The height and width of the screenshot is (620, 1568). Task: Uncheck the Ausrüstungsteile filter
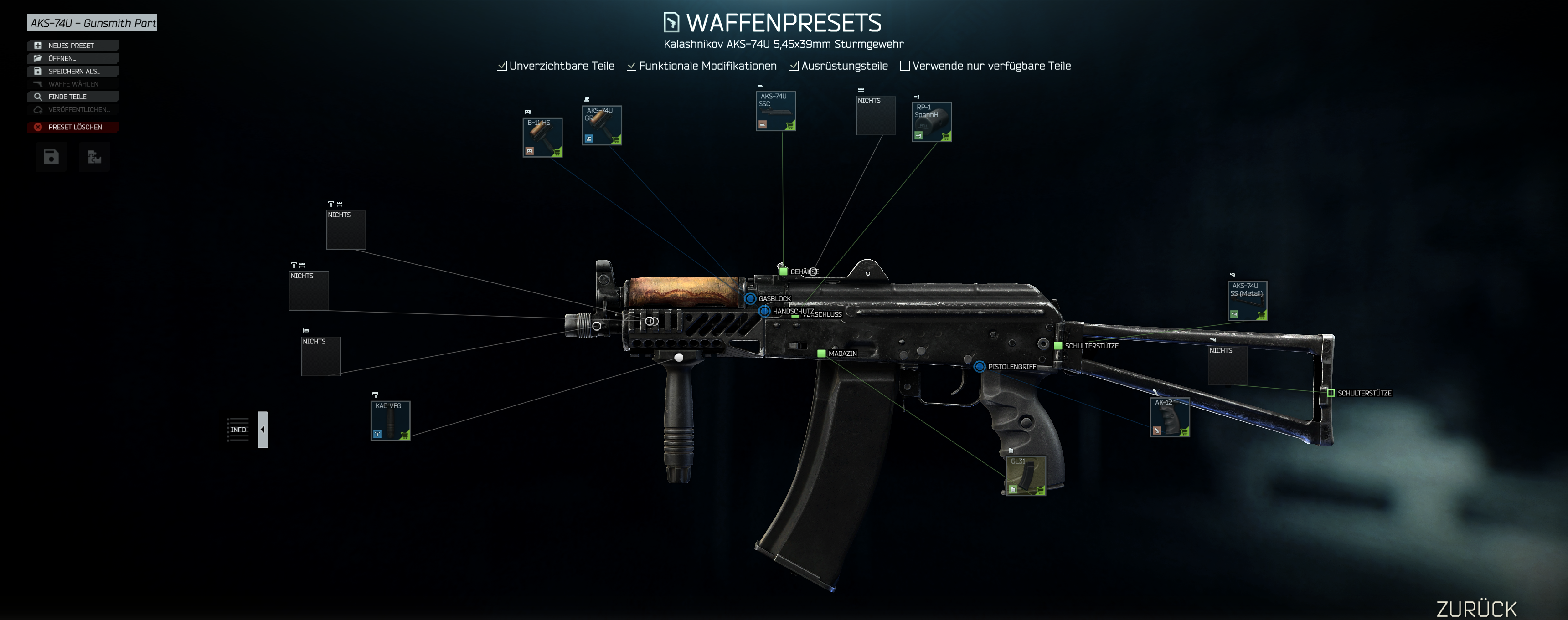click(794, 66)
